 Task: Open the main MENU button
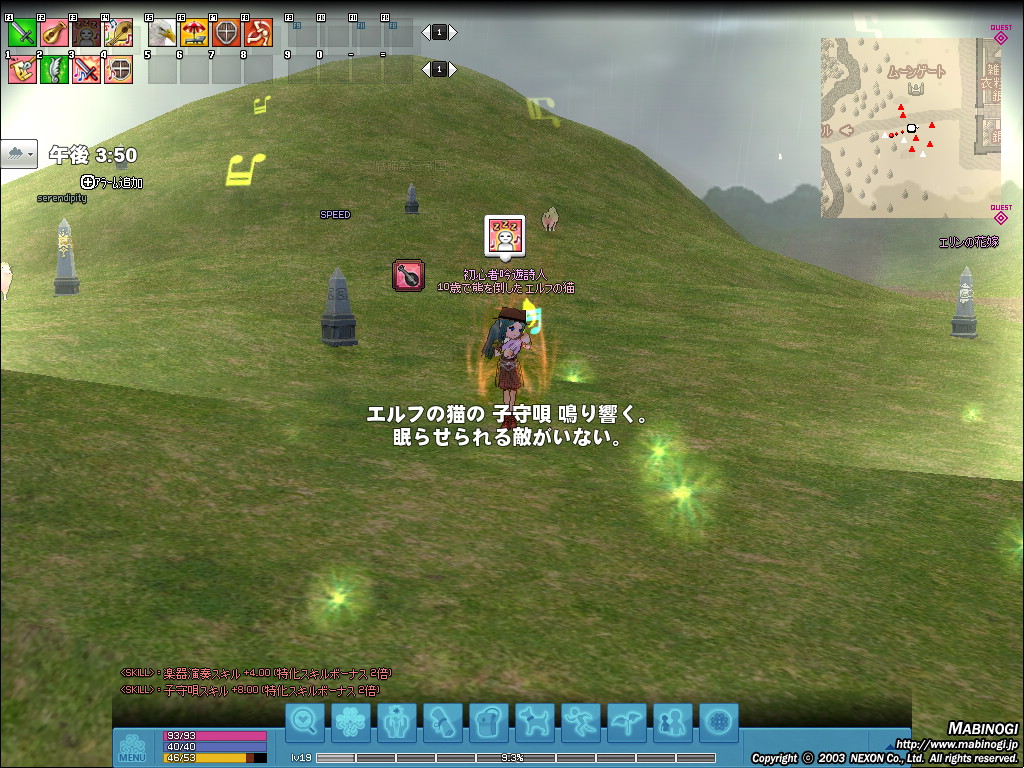click(132, 747)
